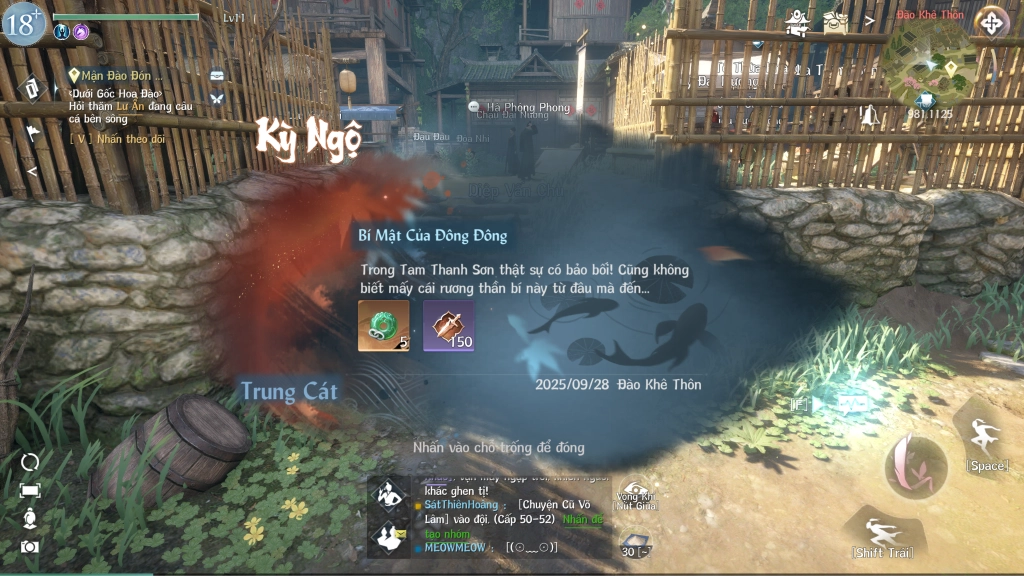Open the gift box icon in the top bar
The height and width of the screenshot is (576, 1024).
[835, 21]
